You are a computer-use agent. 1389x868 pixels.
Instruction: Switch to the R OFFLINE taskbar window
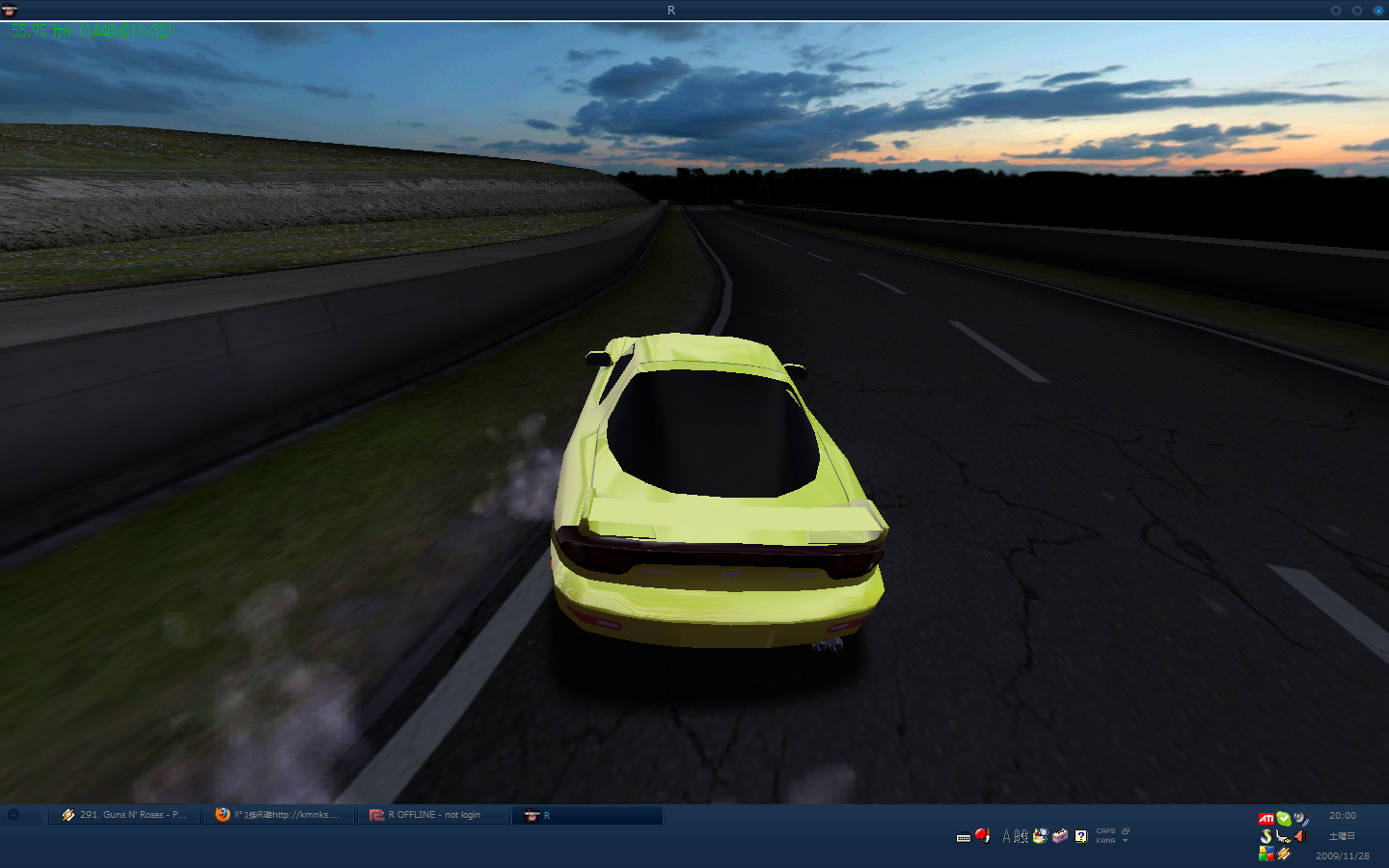pos(433,815)
